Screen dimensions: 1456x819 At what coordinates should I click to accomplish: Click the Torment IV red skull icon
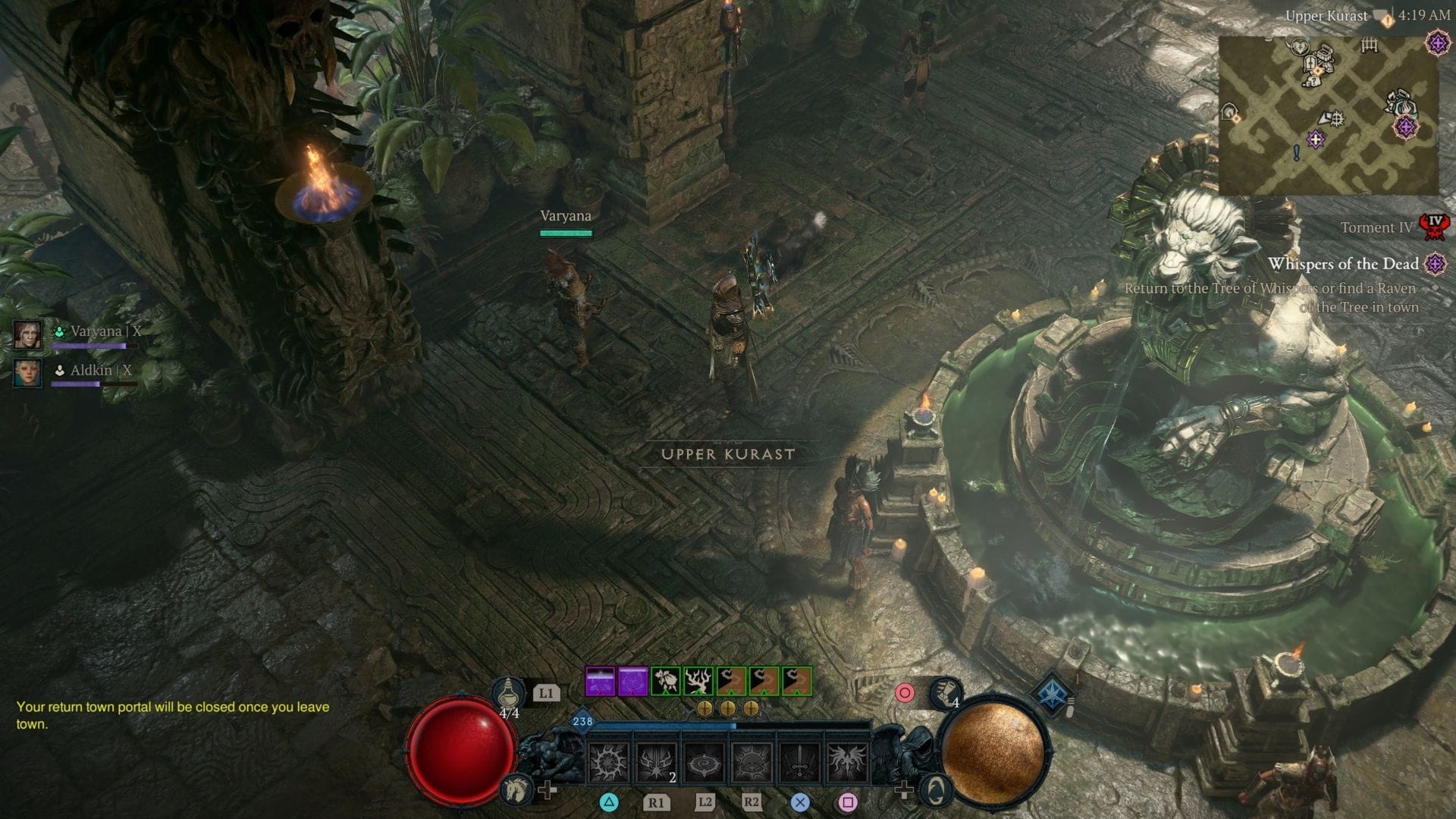1433,226
